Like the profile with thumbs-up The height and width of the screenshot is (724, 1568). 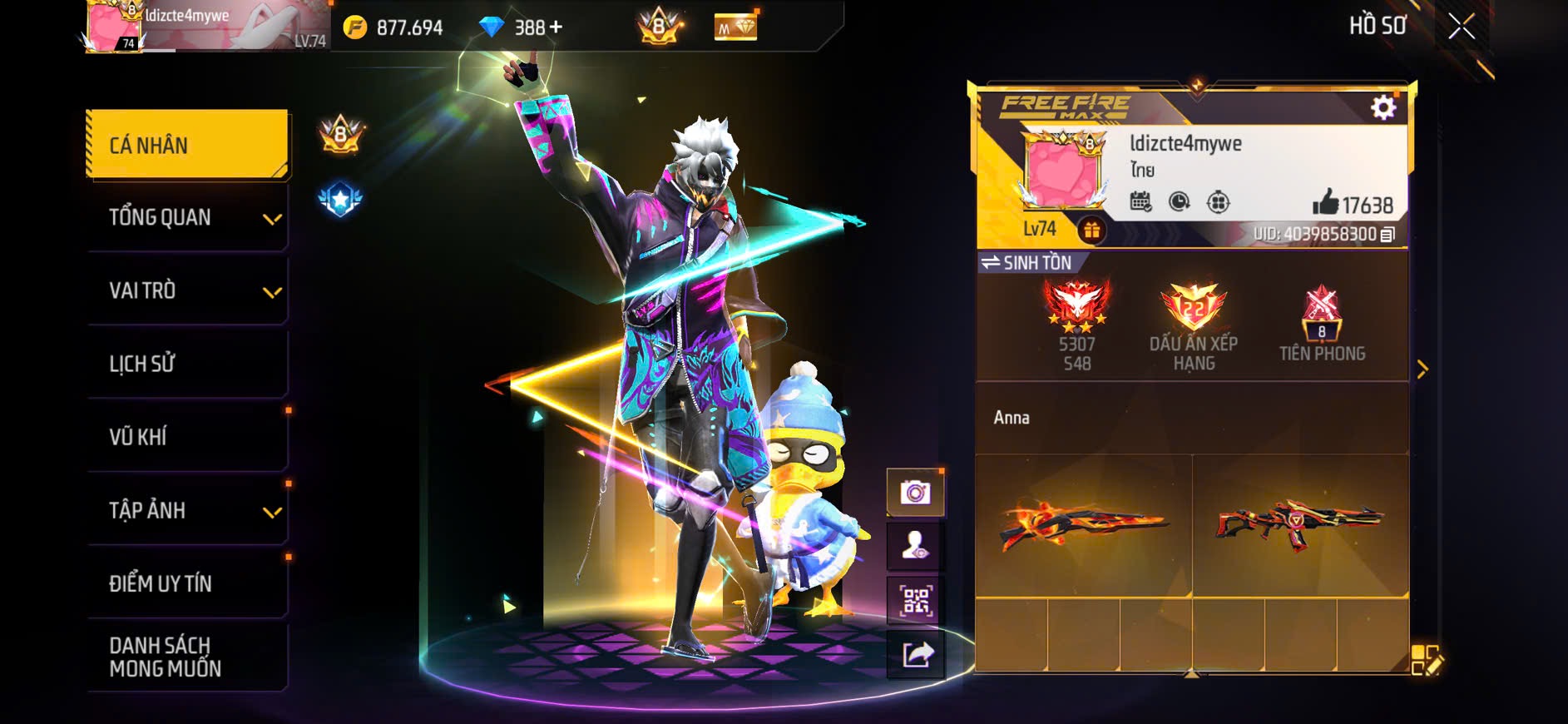pos(1325,203)
